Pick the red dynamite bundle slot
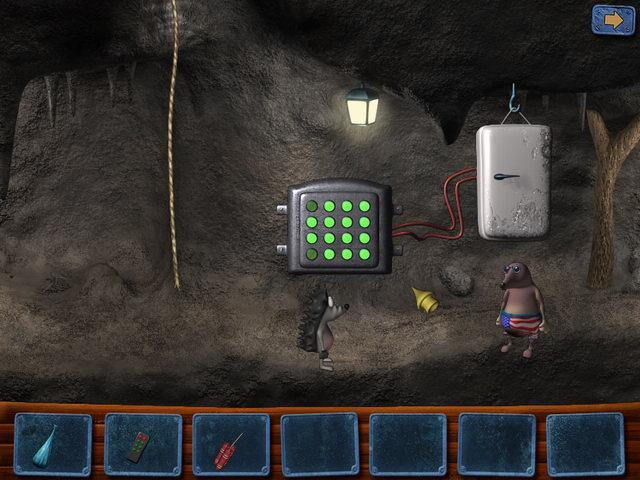The width and height of the screenshot is (640, 480). pyautogui.click(x=230, y=445)
